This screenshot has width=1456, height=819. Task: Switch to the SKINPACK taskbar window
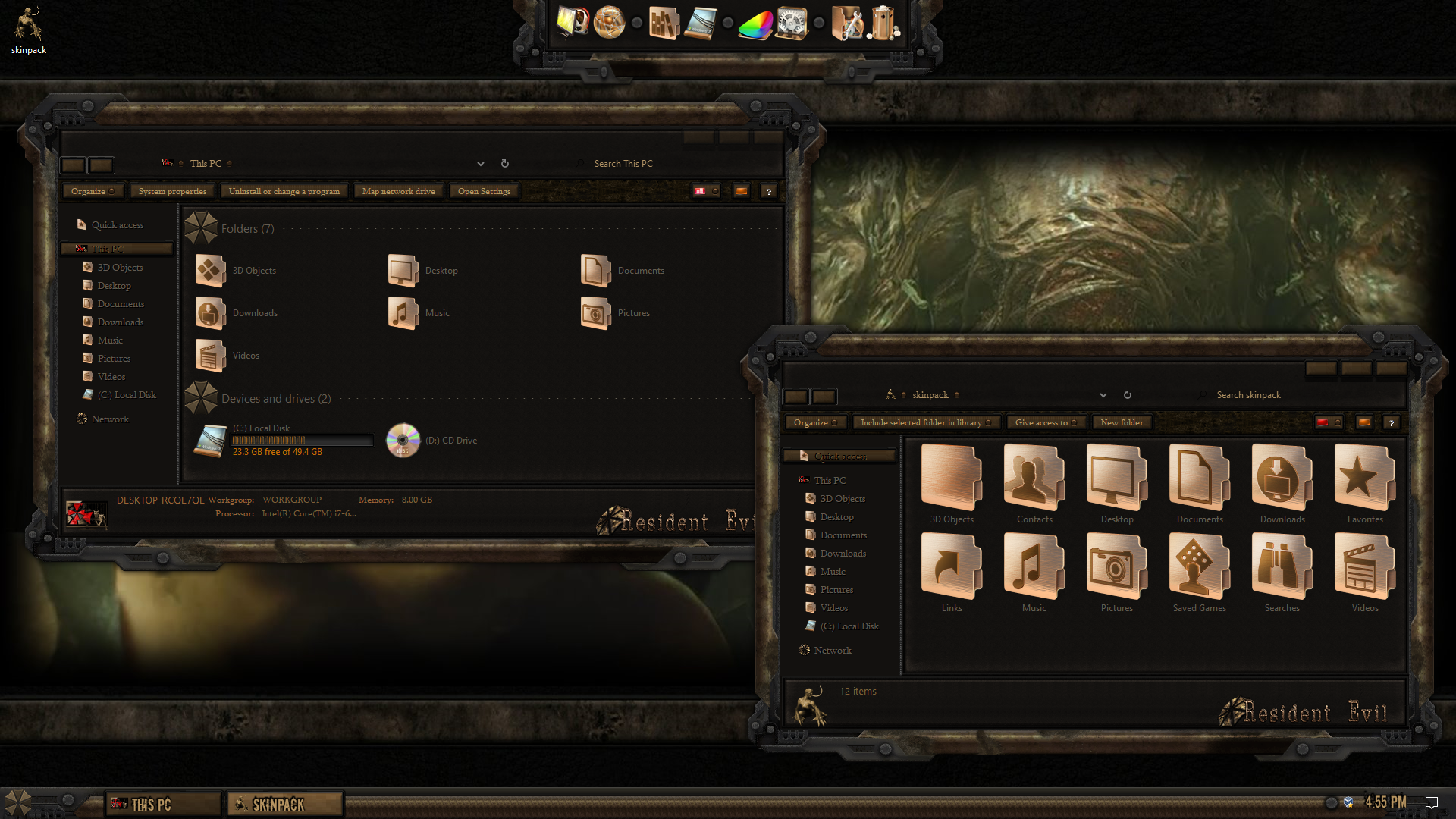(x=285, y=804)
